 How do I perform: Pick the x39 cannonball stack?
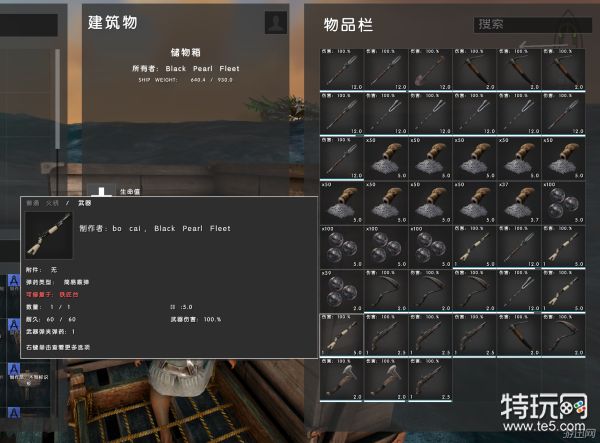(x=339, y=290)
